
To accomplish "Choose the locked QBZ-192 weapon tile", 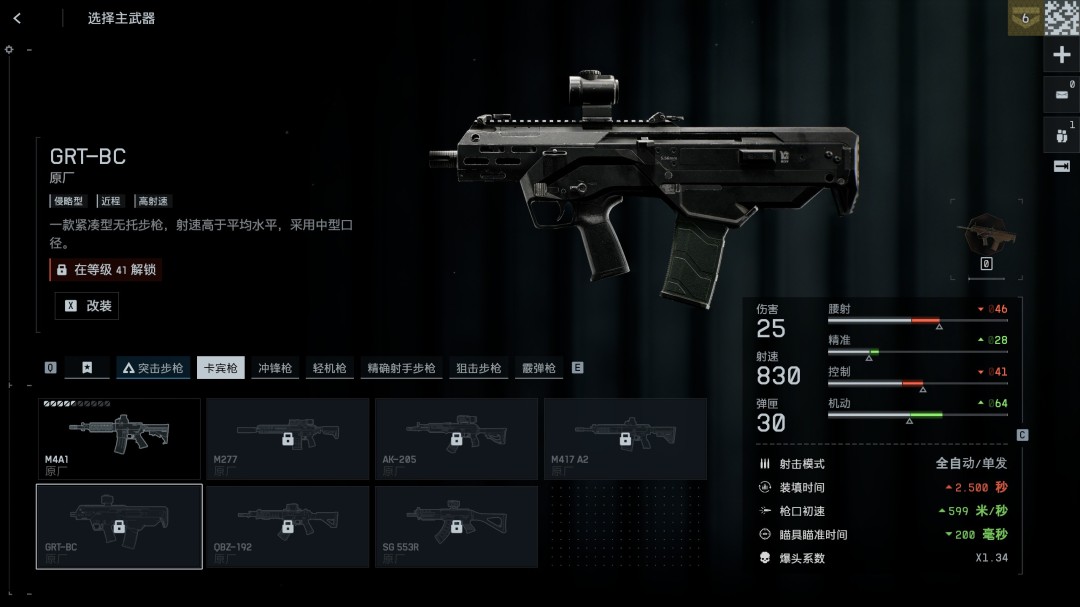I will 287,526.
